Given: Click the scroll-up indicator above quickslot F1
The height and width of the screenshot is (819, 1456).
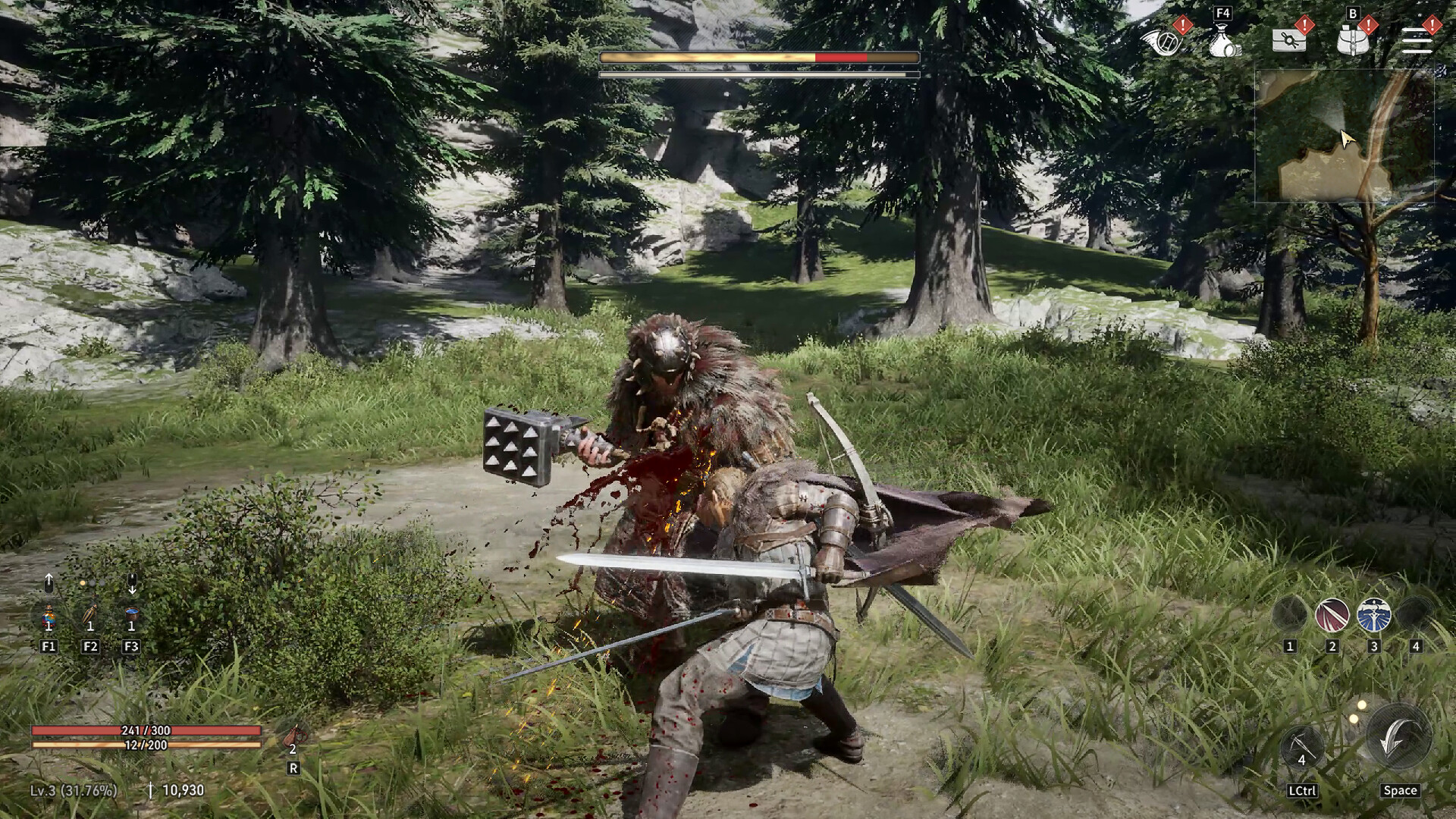Looking at the screenshot, I should (x=49, y=582).
